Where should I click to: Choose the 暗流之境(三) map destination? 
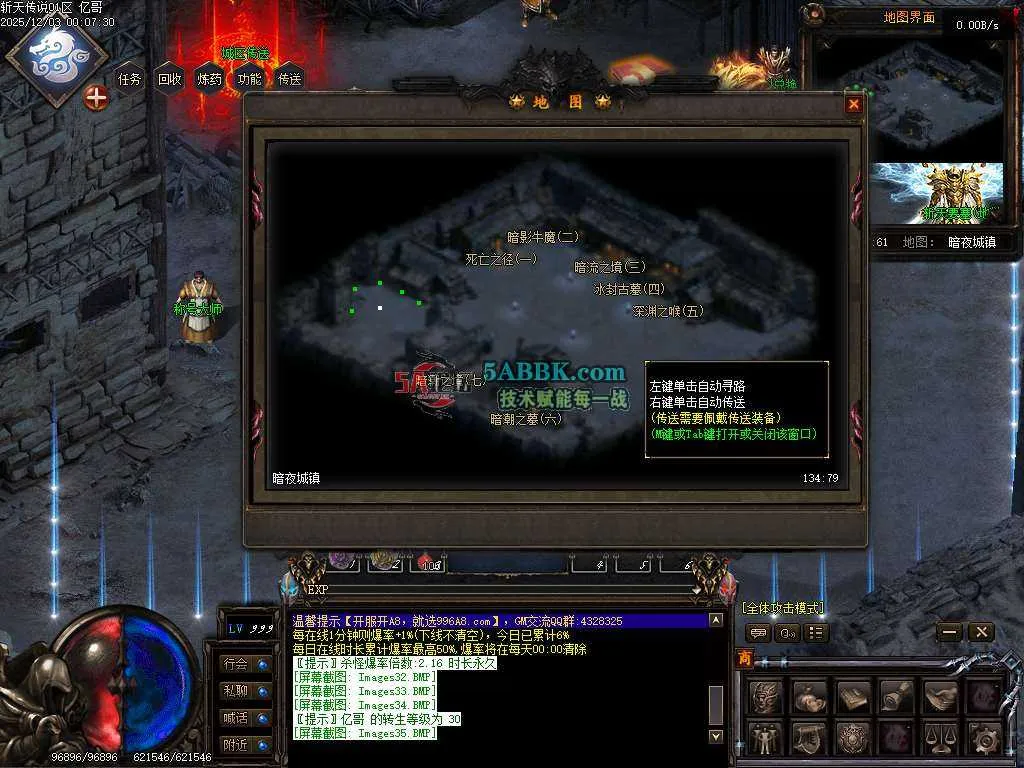click(610, 267)
